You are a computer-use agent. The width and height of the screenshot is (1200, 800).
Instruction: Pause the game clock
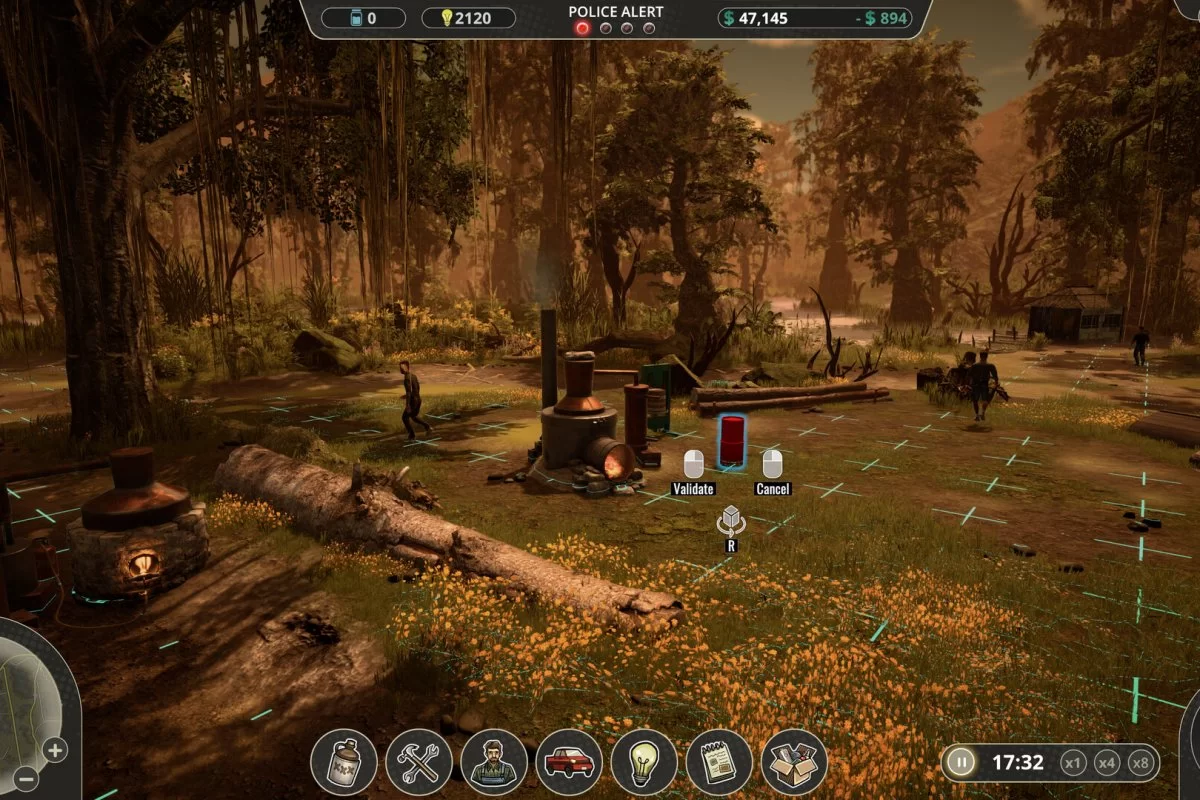click(x=960, y=763)
